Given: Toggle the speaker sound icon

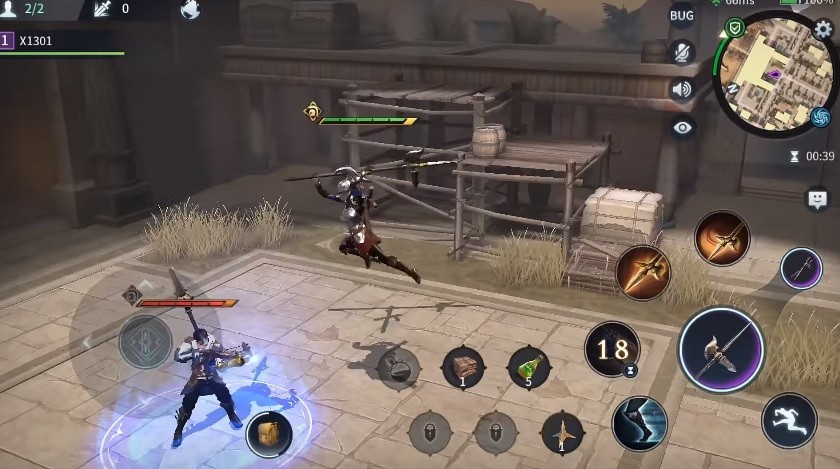Looking at the screenshot, I should pyautogui.click(x=682, y=89).
